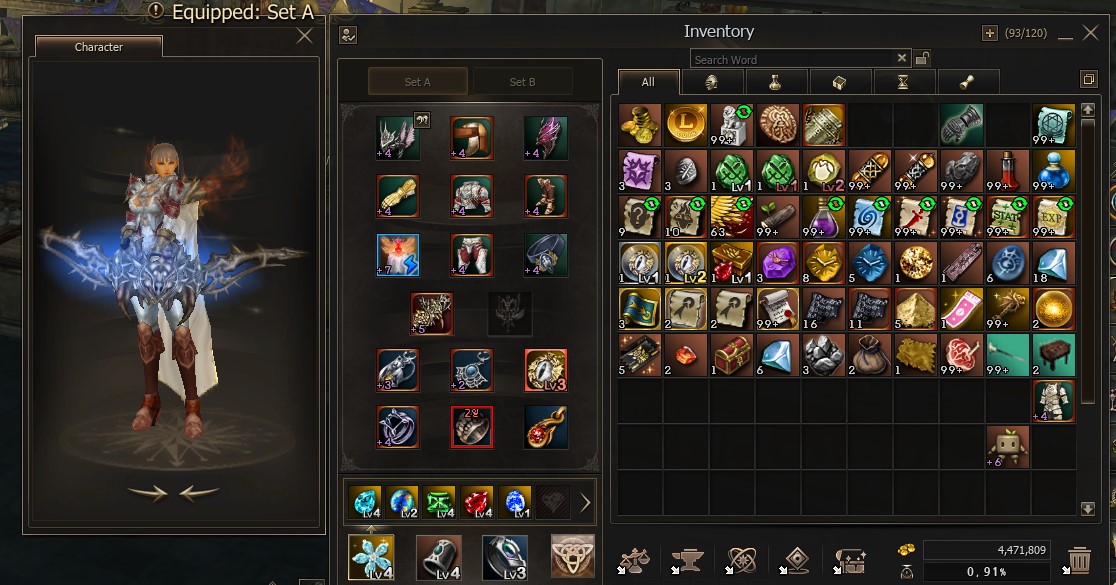Open the anvil crafting button

tap(687, 558)
